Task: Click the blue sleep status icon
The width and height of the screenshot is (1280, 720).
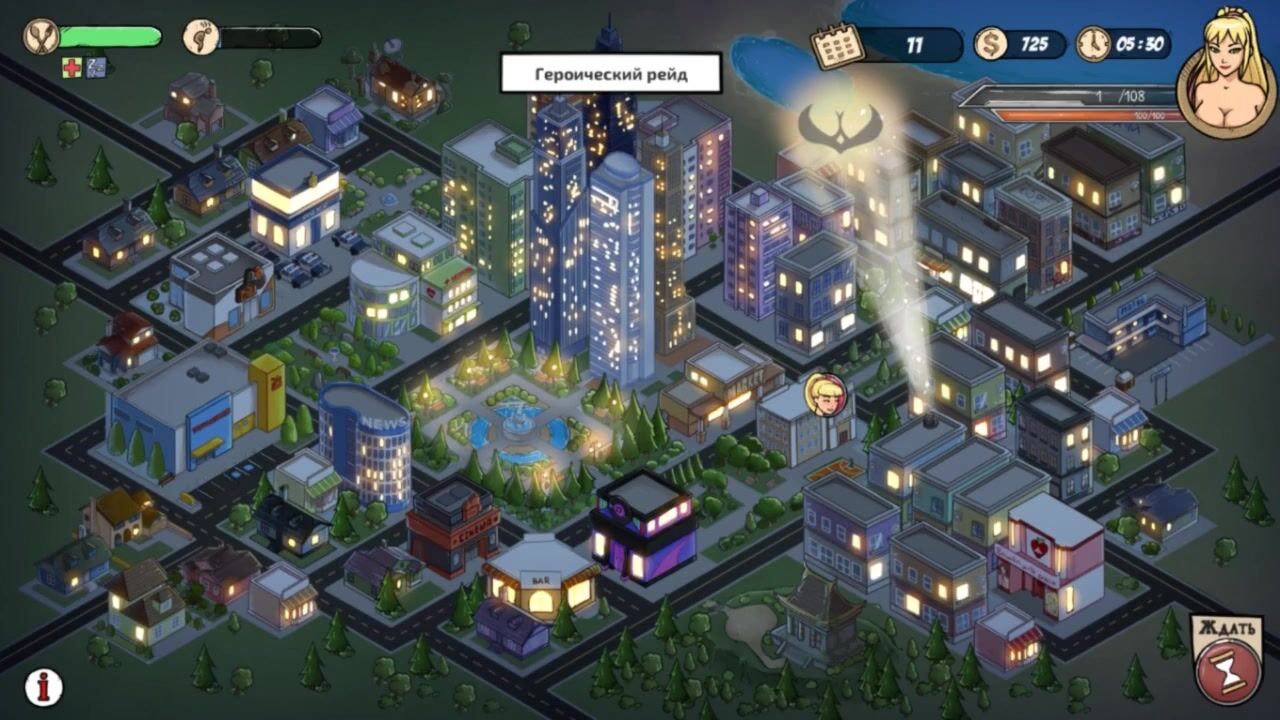Action: tap(96, 67)
